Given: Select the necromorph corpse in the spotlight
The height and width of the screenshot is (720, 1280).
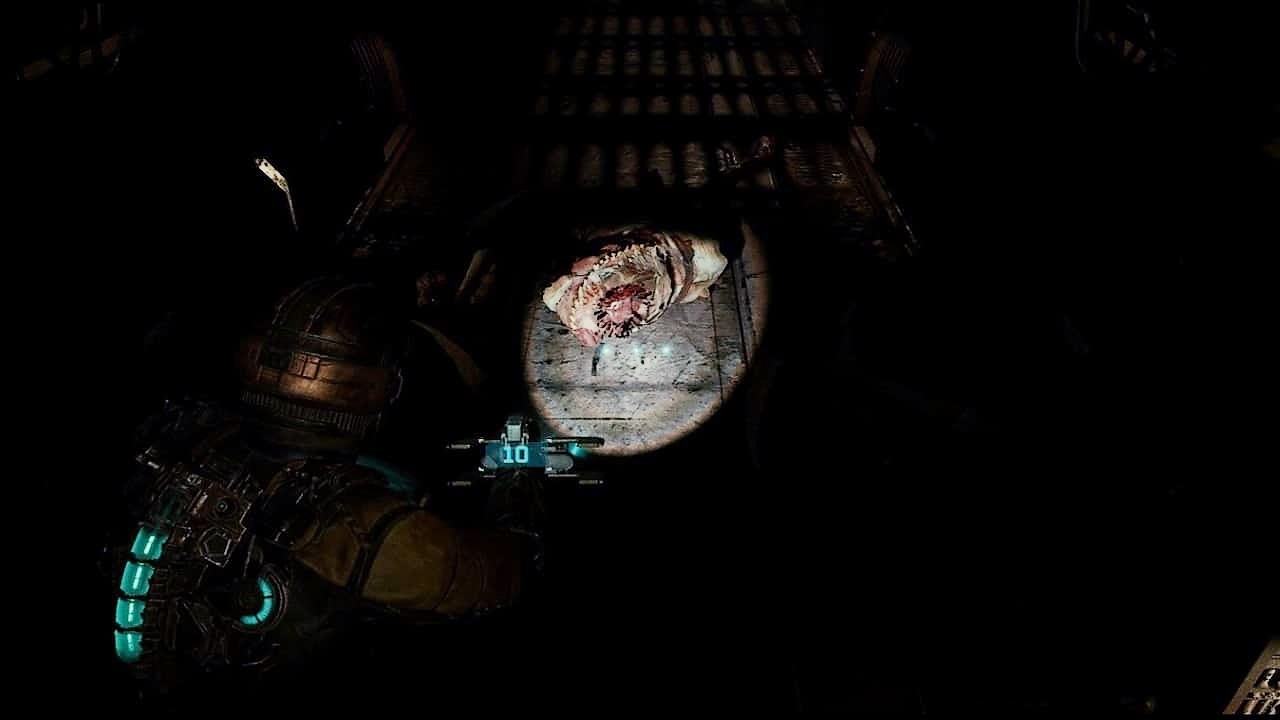Looking at the screenshot, I should click(630, 280).
